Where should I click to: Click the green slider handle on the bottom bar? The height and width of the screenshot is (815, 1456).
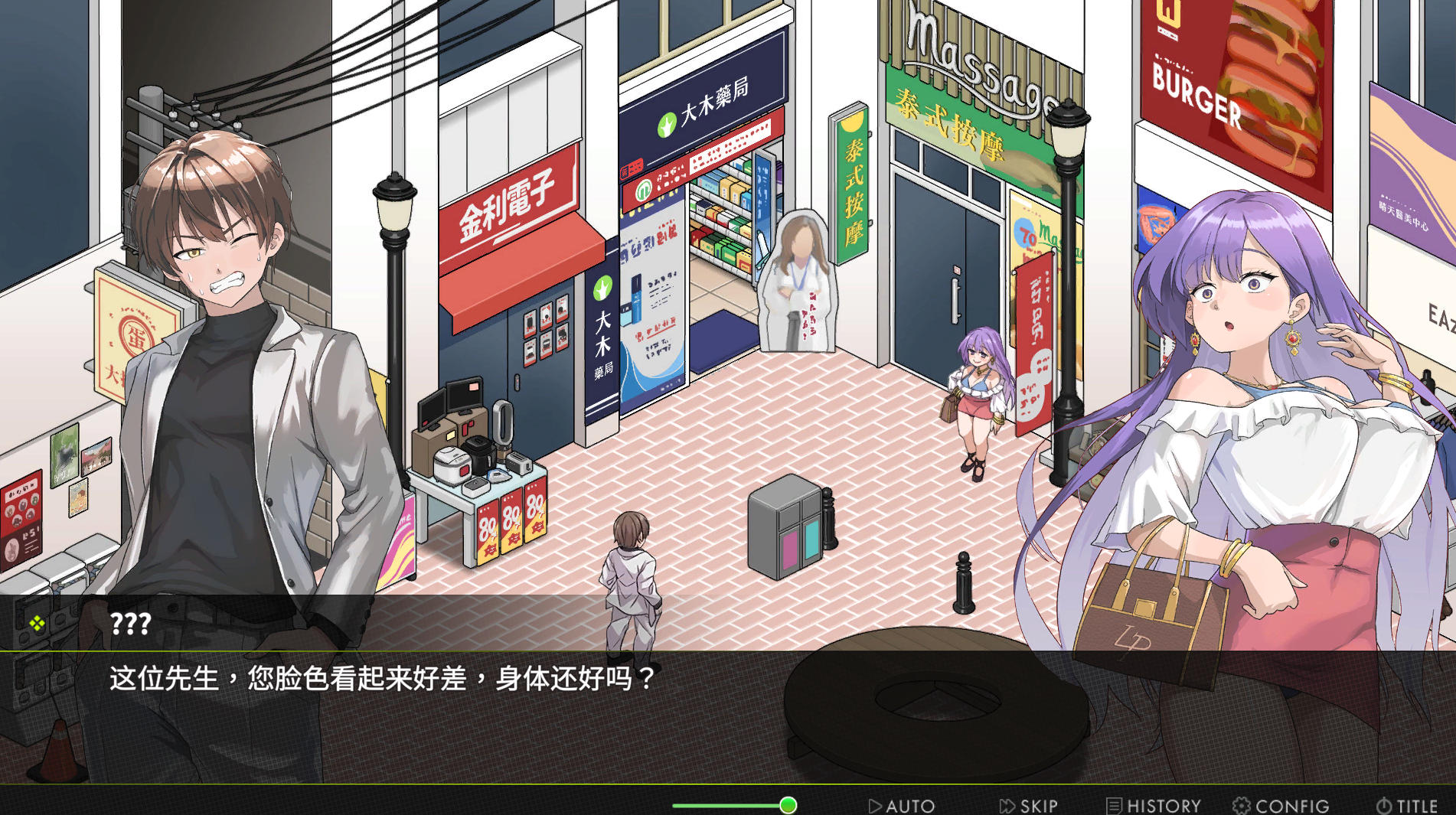(x=788, y=805)
